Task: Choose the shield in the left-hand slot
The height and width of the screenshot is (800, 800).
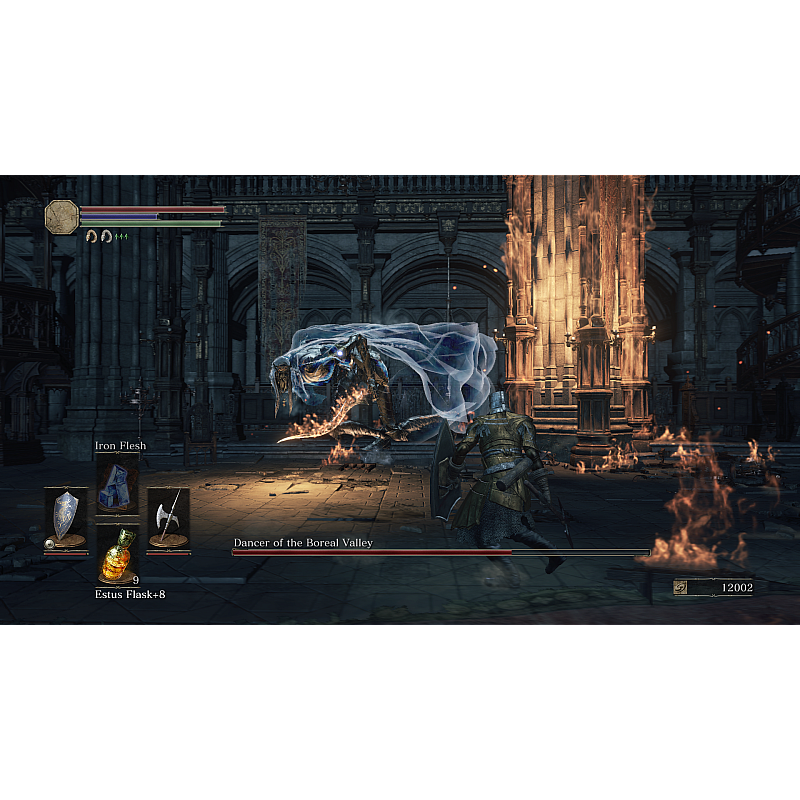Action: (66, 517)
